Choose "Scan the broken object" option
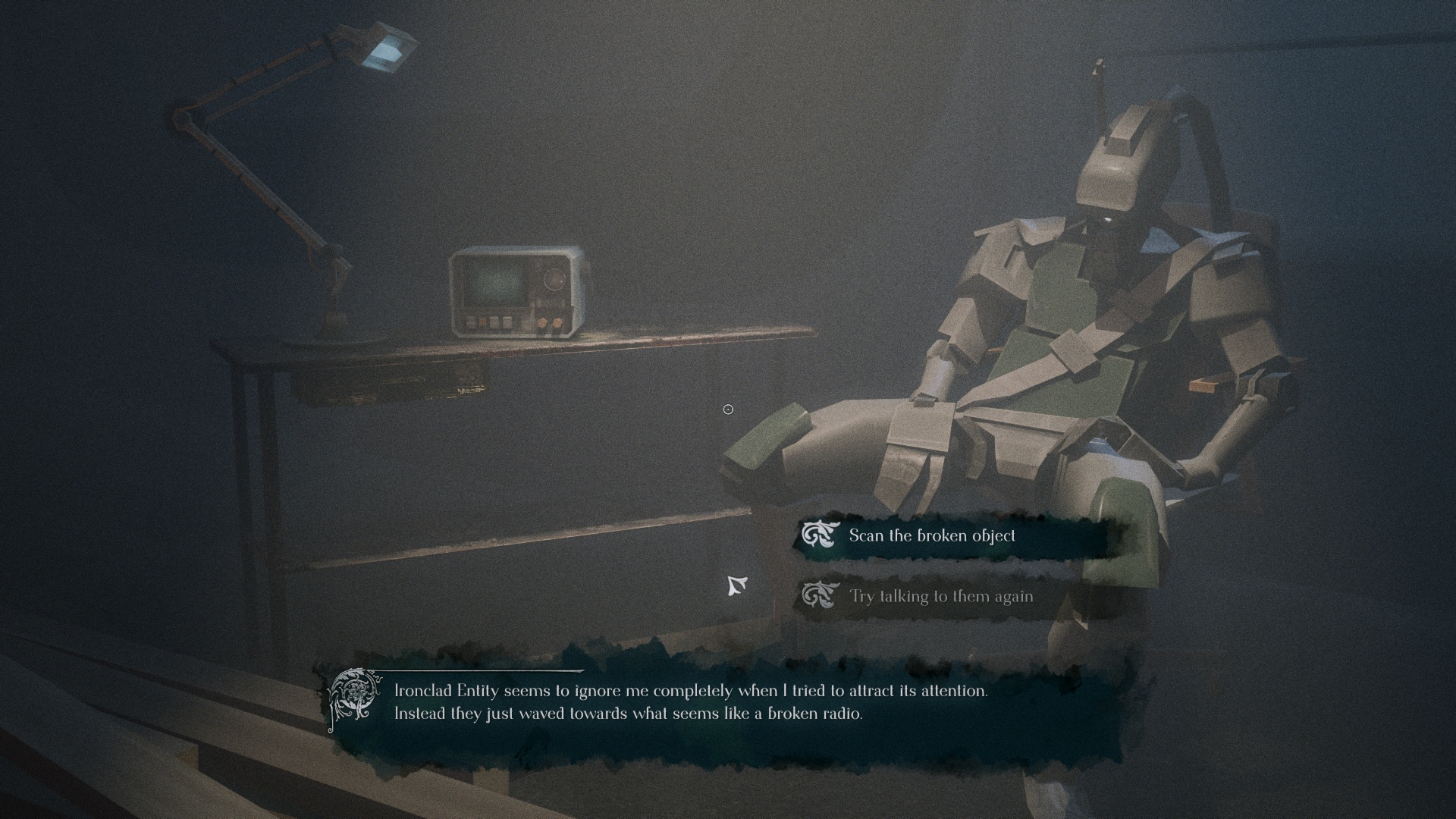Viewport: 1456px width, 819px height. 931,536
